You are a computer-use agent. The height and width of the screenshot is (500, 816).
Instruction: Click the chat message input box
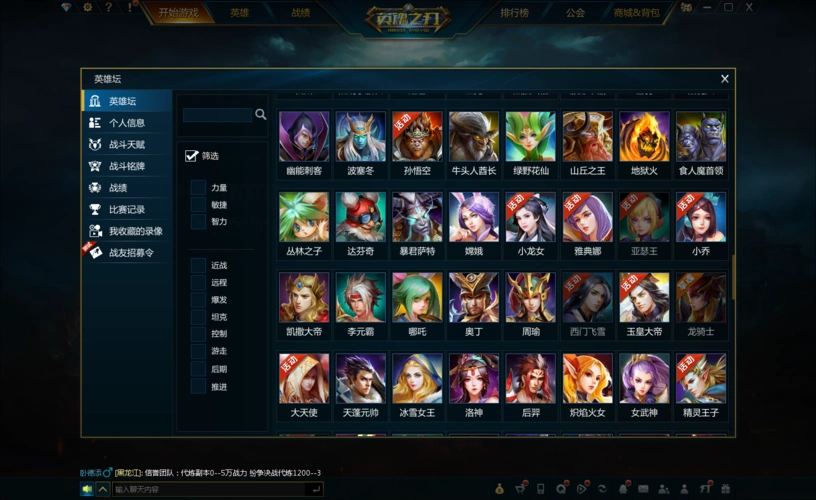pyautogui.click(x=208, y=489)
